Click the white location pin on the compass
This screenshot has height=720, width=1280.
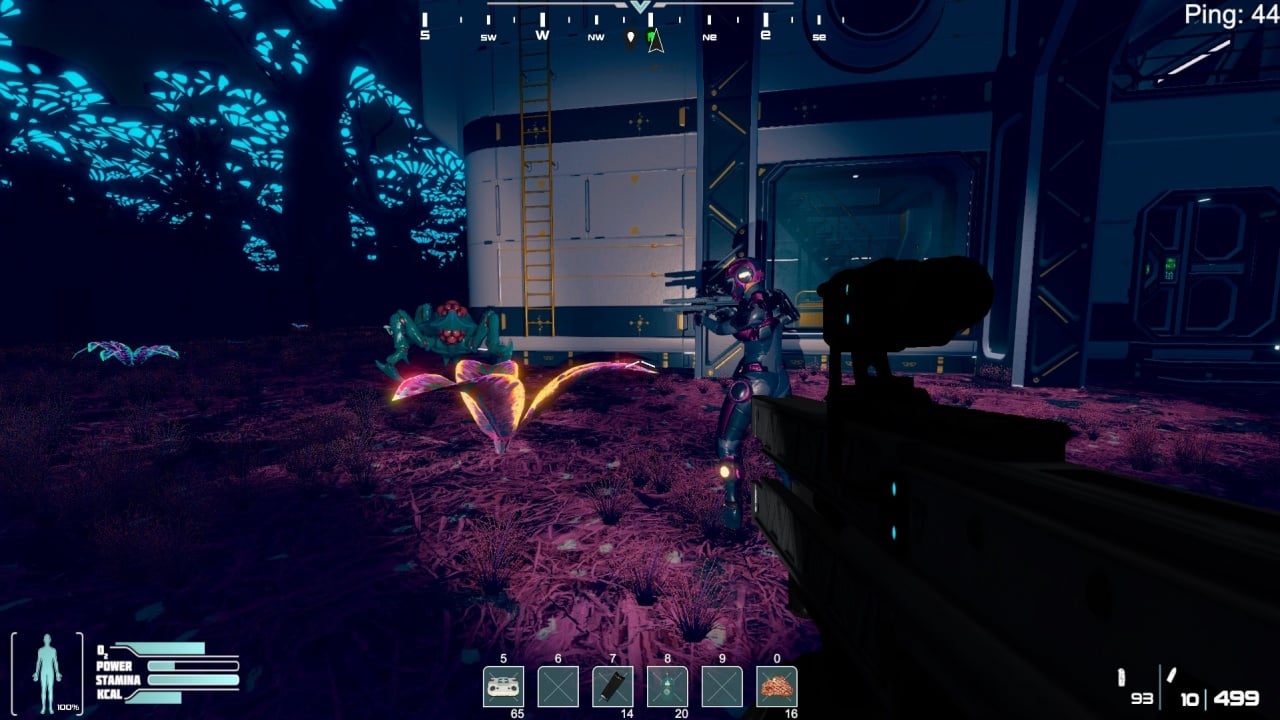point(631,40)
